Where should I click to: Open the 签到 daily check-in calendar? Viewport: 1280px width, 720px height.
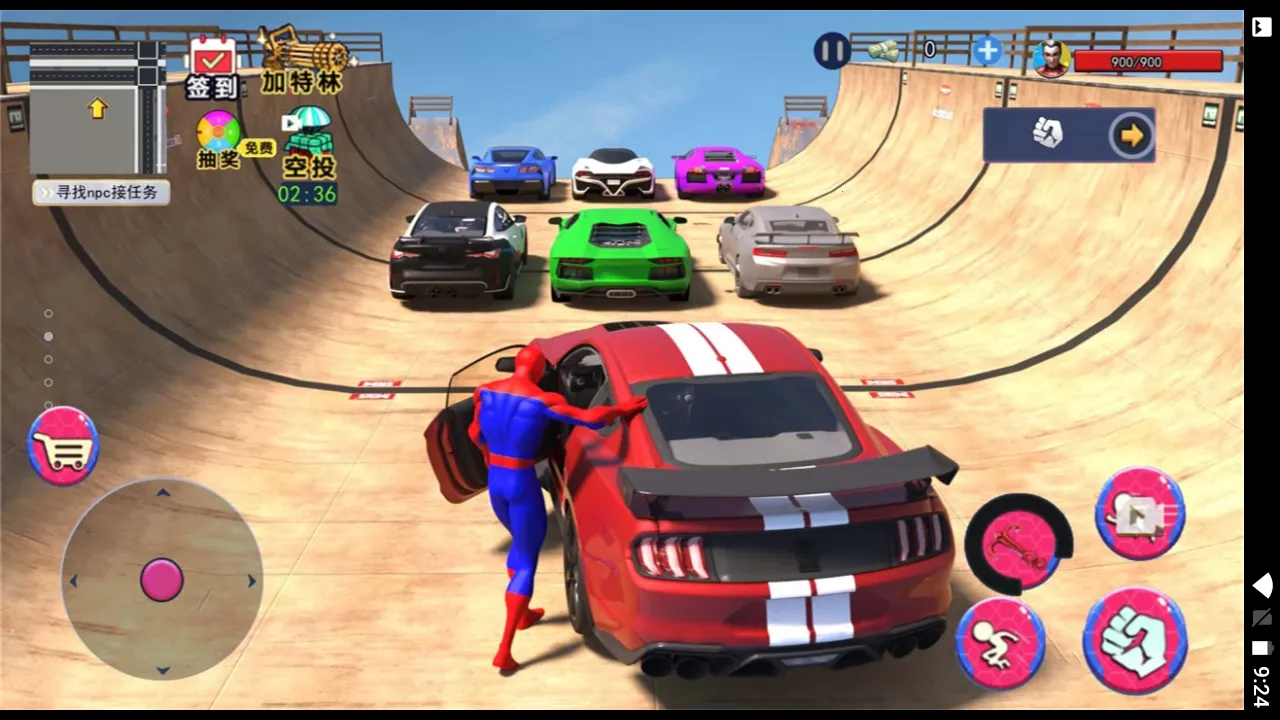[212, 67]
